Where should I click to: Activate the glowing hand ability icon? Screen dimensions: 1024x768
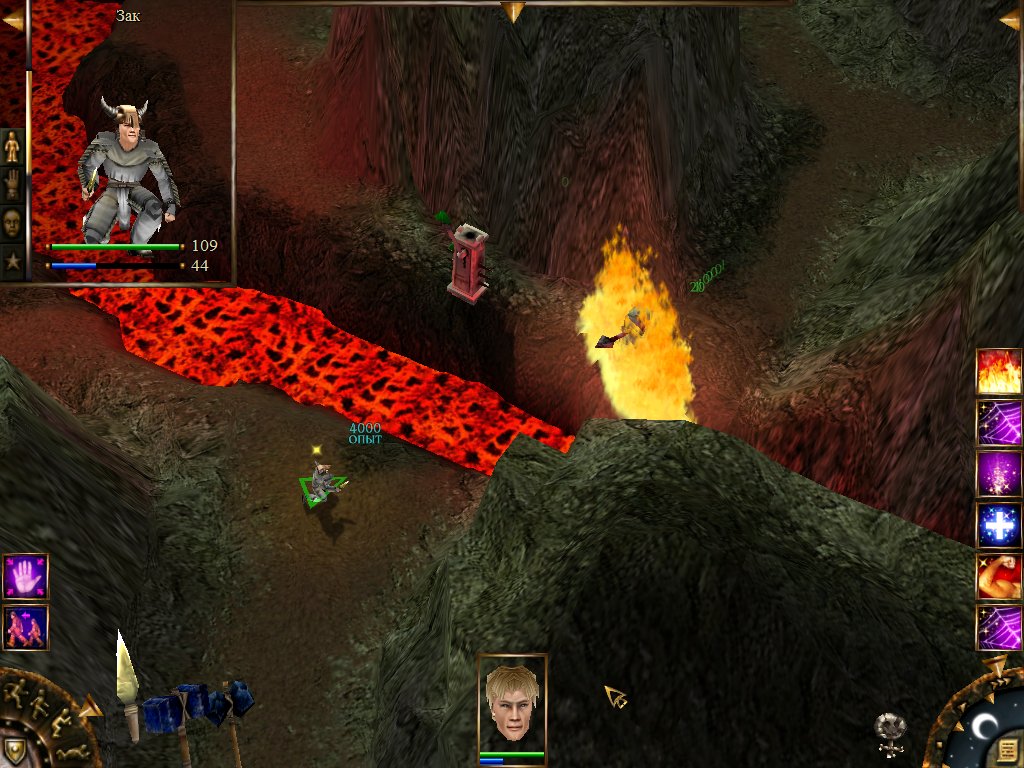coord(25,576)
